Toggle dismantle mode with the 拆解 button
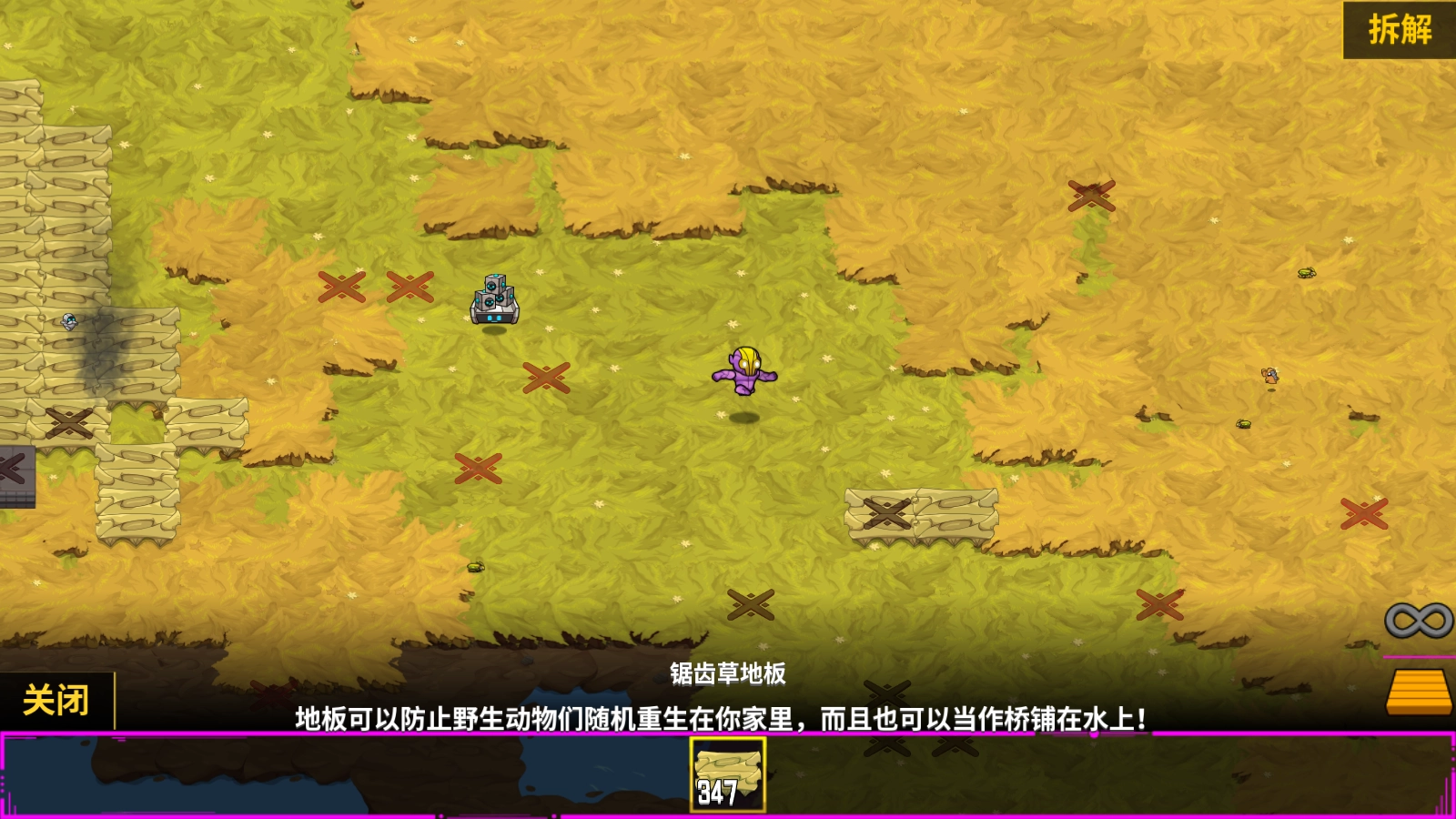The image size is (1456, 819). (1401, 28)
